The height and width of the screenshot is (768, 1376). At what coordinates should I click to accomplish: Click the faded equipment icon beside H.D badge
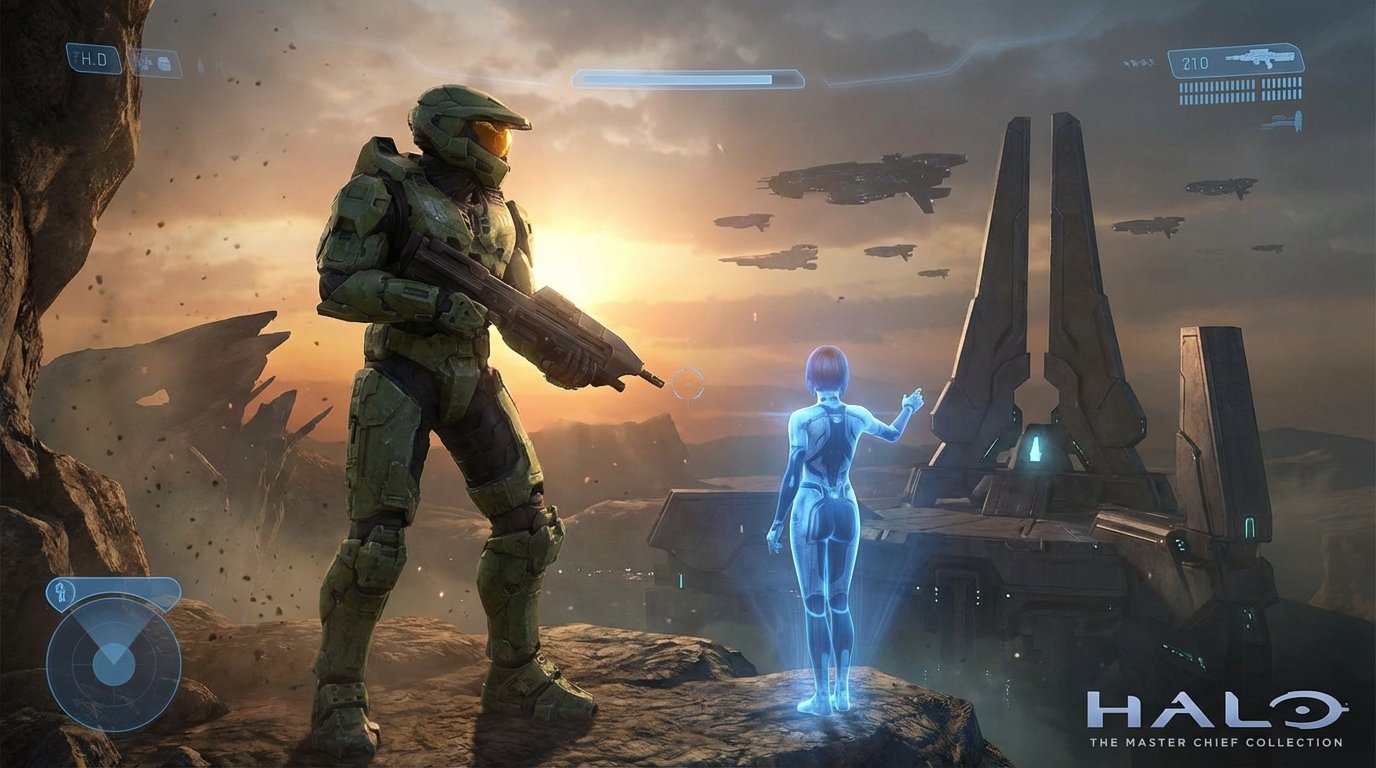(158, 62)
